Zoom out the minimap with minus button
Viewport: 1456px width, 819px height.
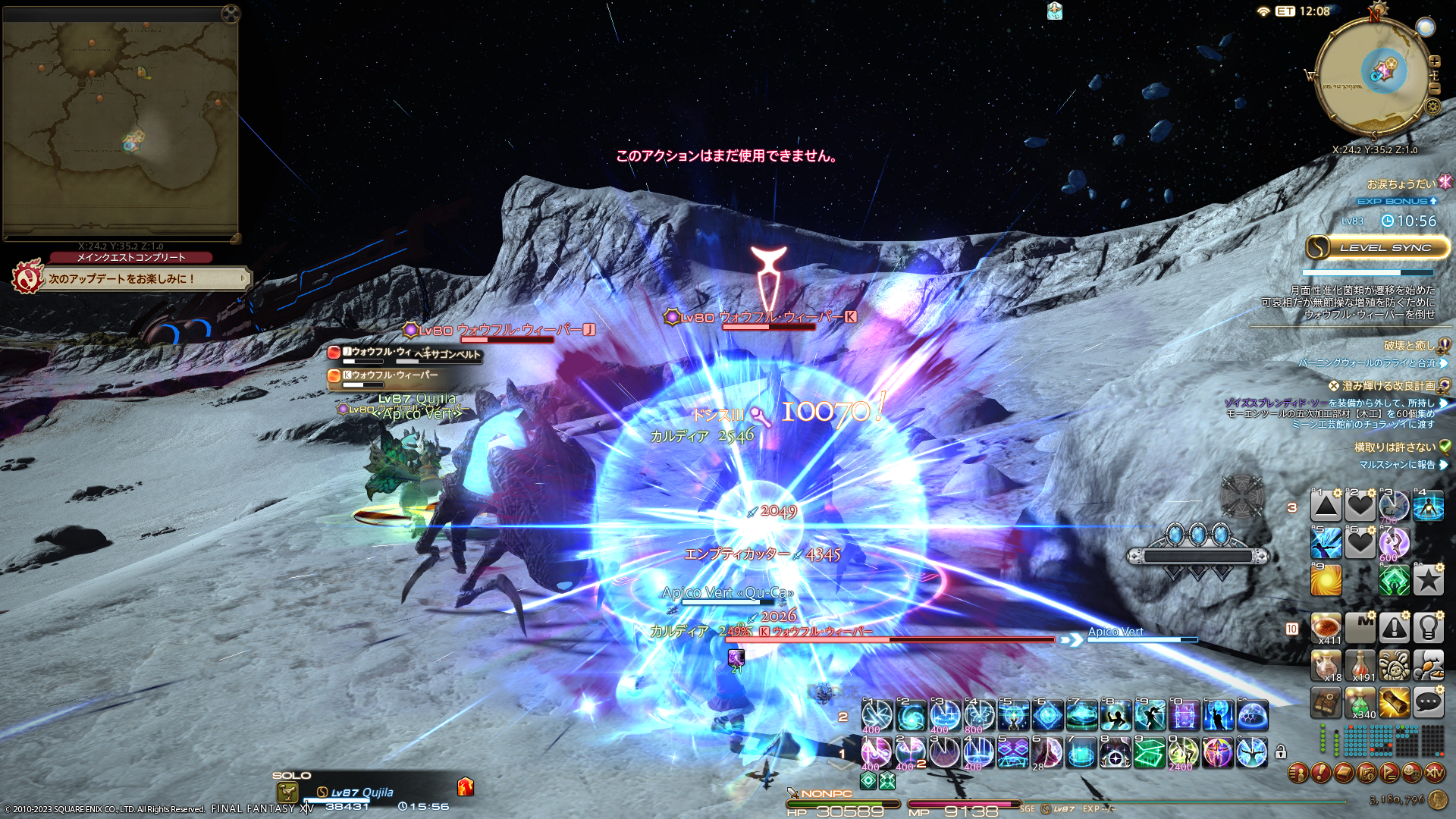[1434, 89]
